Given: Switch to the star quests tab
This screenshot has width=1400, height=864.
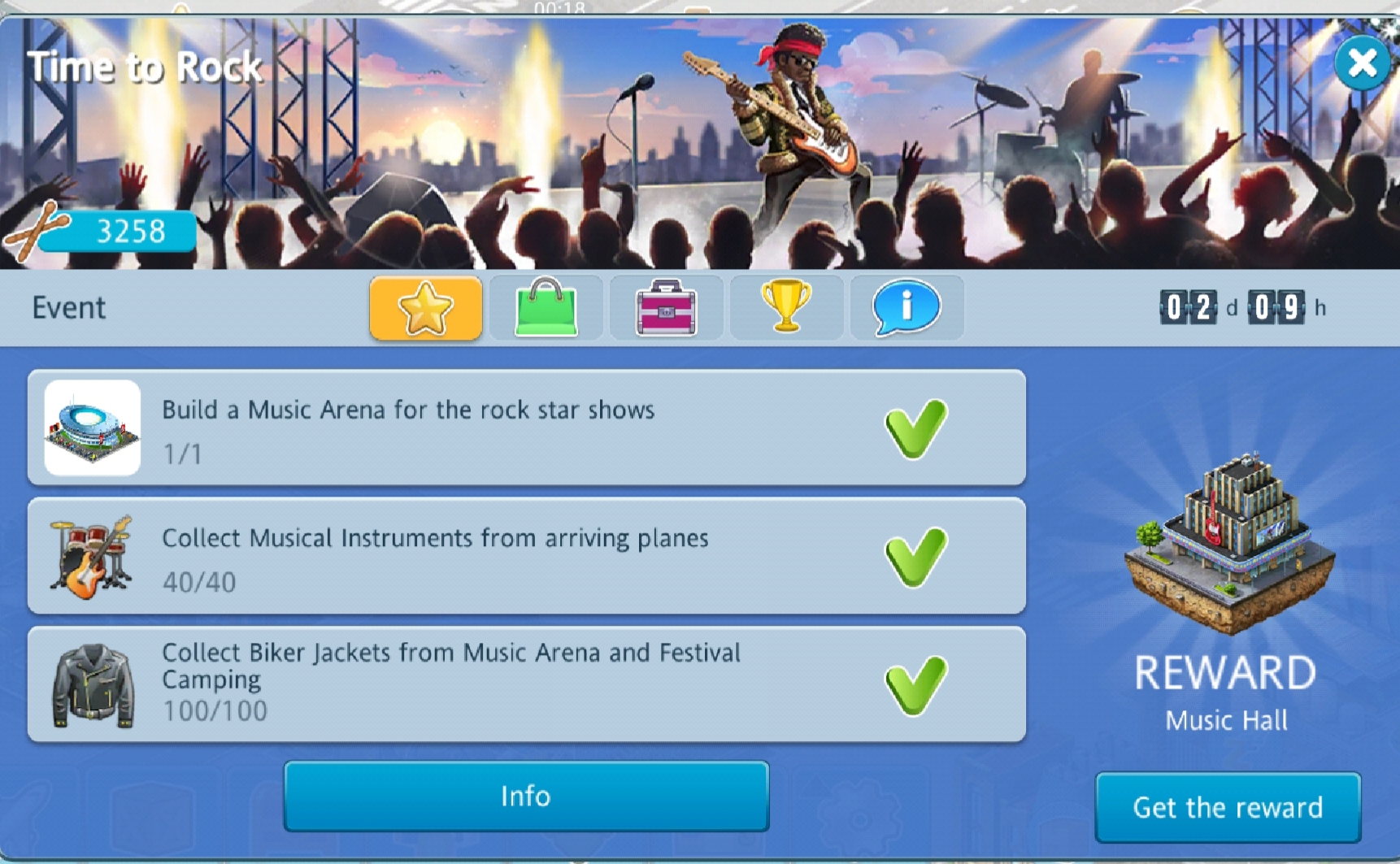Looking at the screenshot, I should [425, 308].
